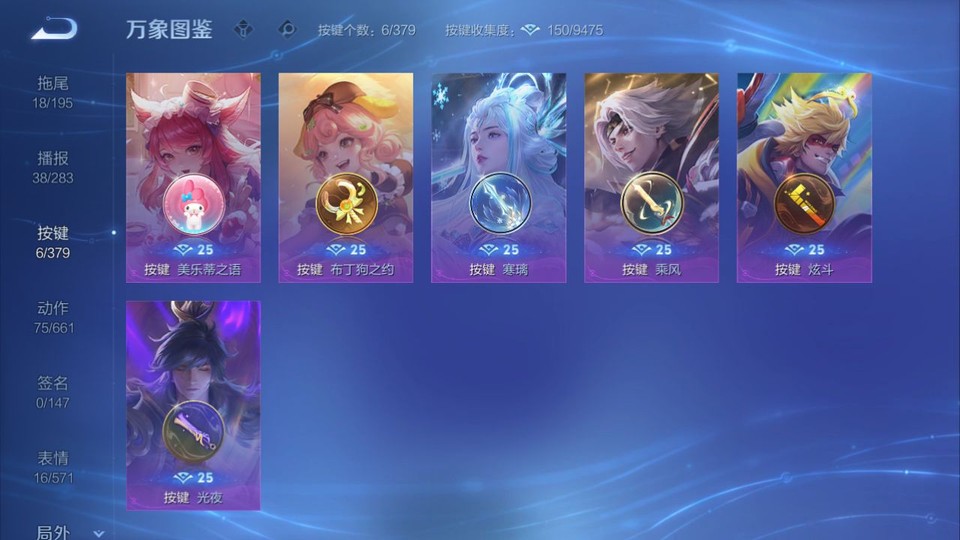This screenshot has height=540, width=960.
Task: Open the 光夜 key card
Action: 193,405
